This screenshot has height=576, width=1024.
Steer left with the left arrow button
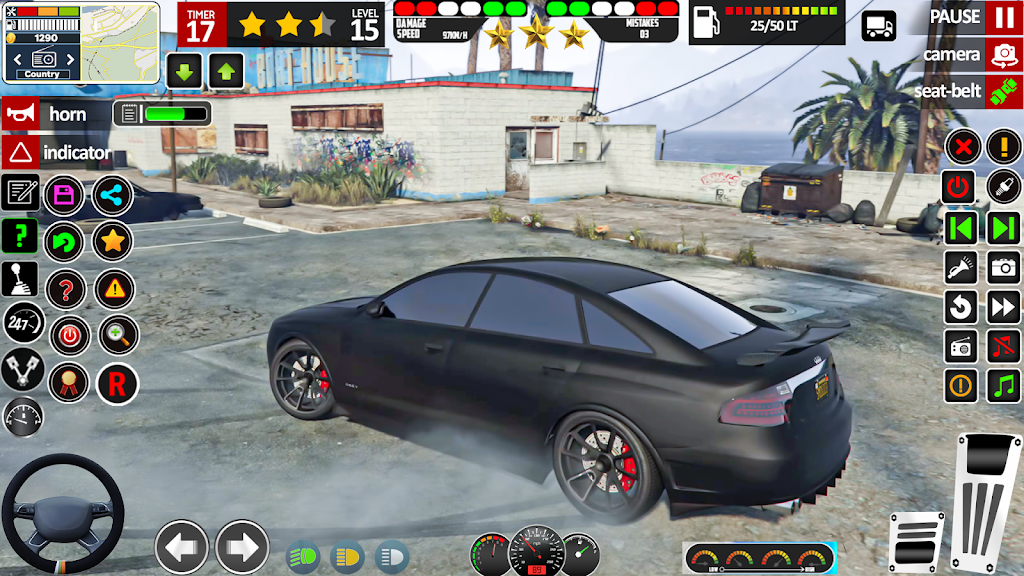coord(182,547)
